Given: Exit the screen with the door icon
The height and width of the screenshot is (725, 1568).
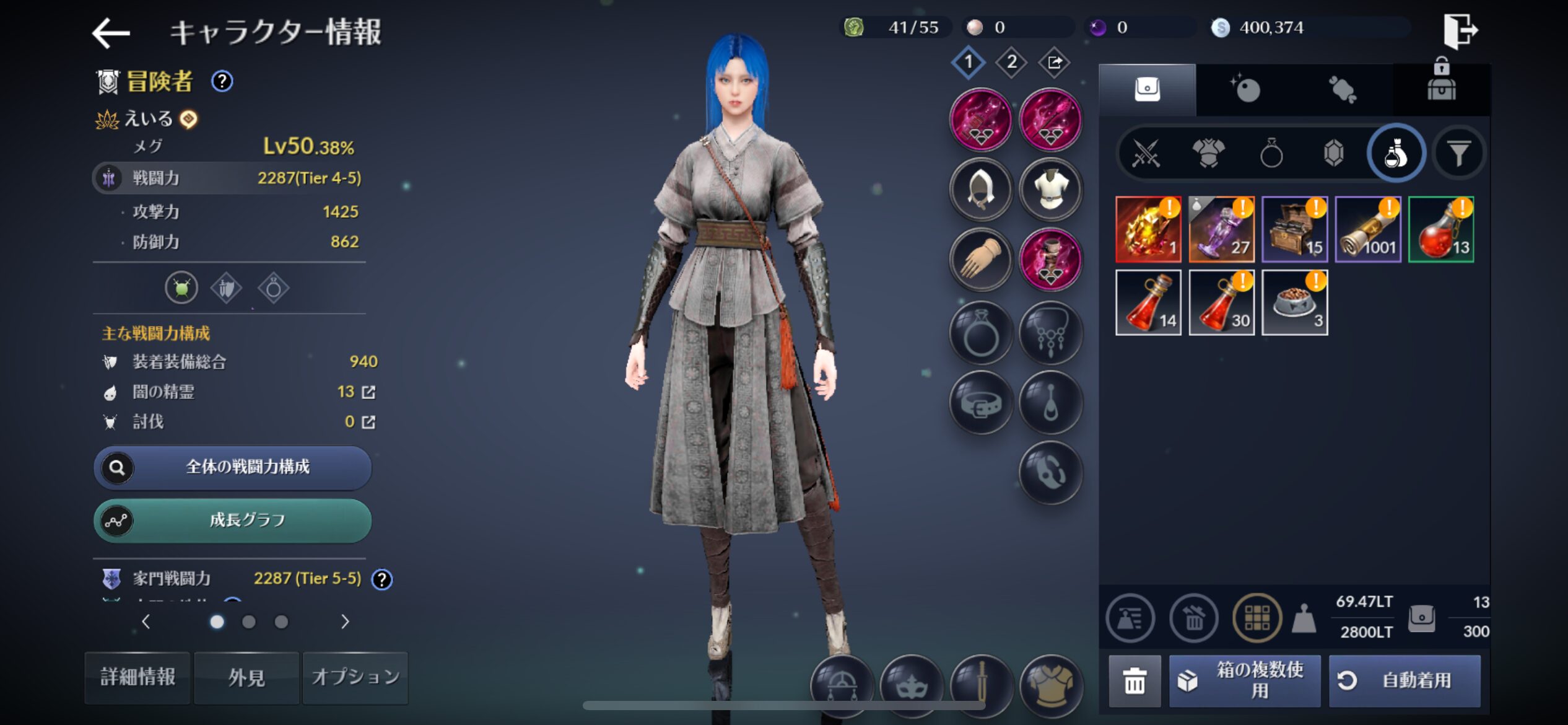Looking at the screenshot, I should pyautogui.click(x=1460, y=30).
